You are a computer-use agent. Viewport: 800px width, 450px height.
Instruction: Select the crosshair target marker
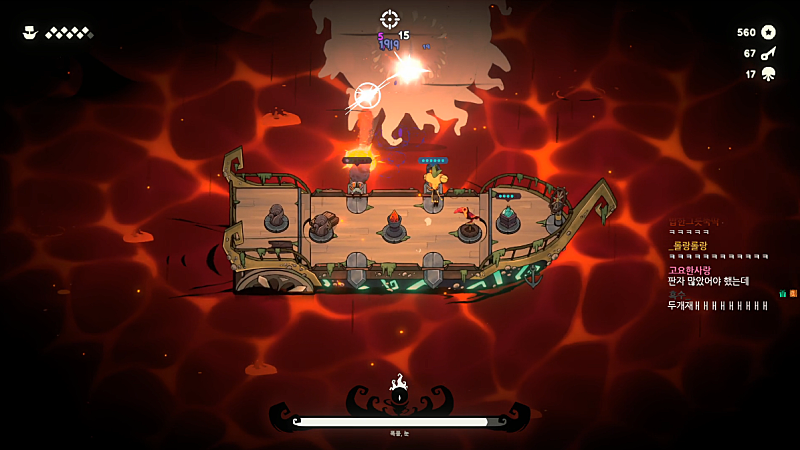[390, 19]
